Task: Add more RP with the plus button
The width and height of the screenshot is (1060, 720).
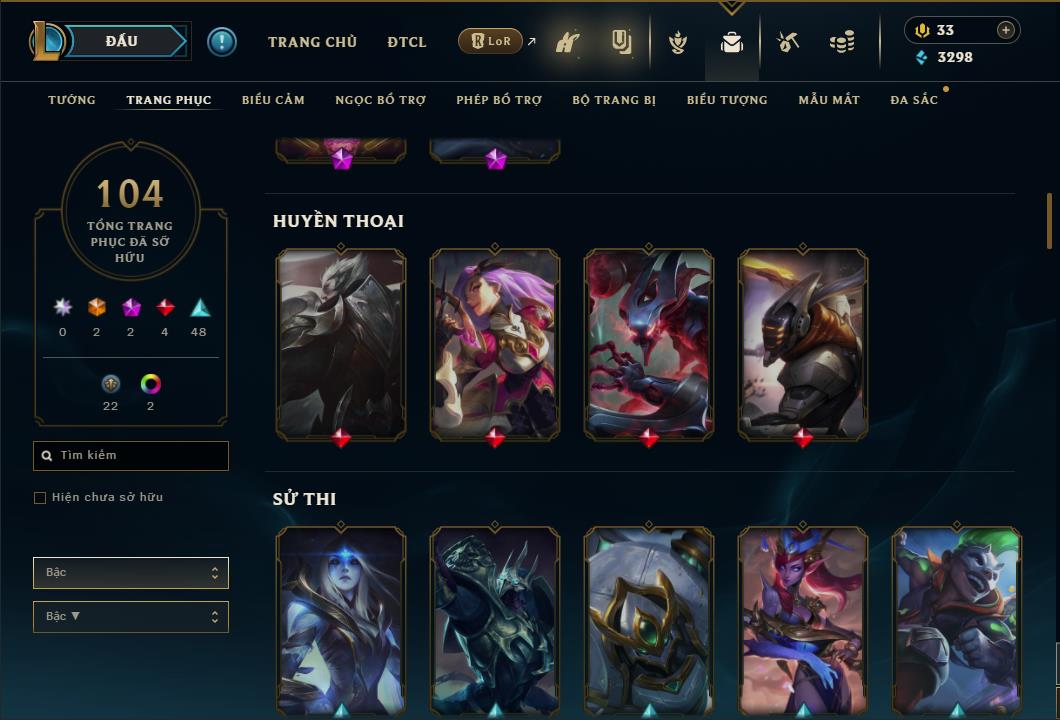Action: [x=1005, y=30]
